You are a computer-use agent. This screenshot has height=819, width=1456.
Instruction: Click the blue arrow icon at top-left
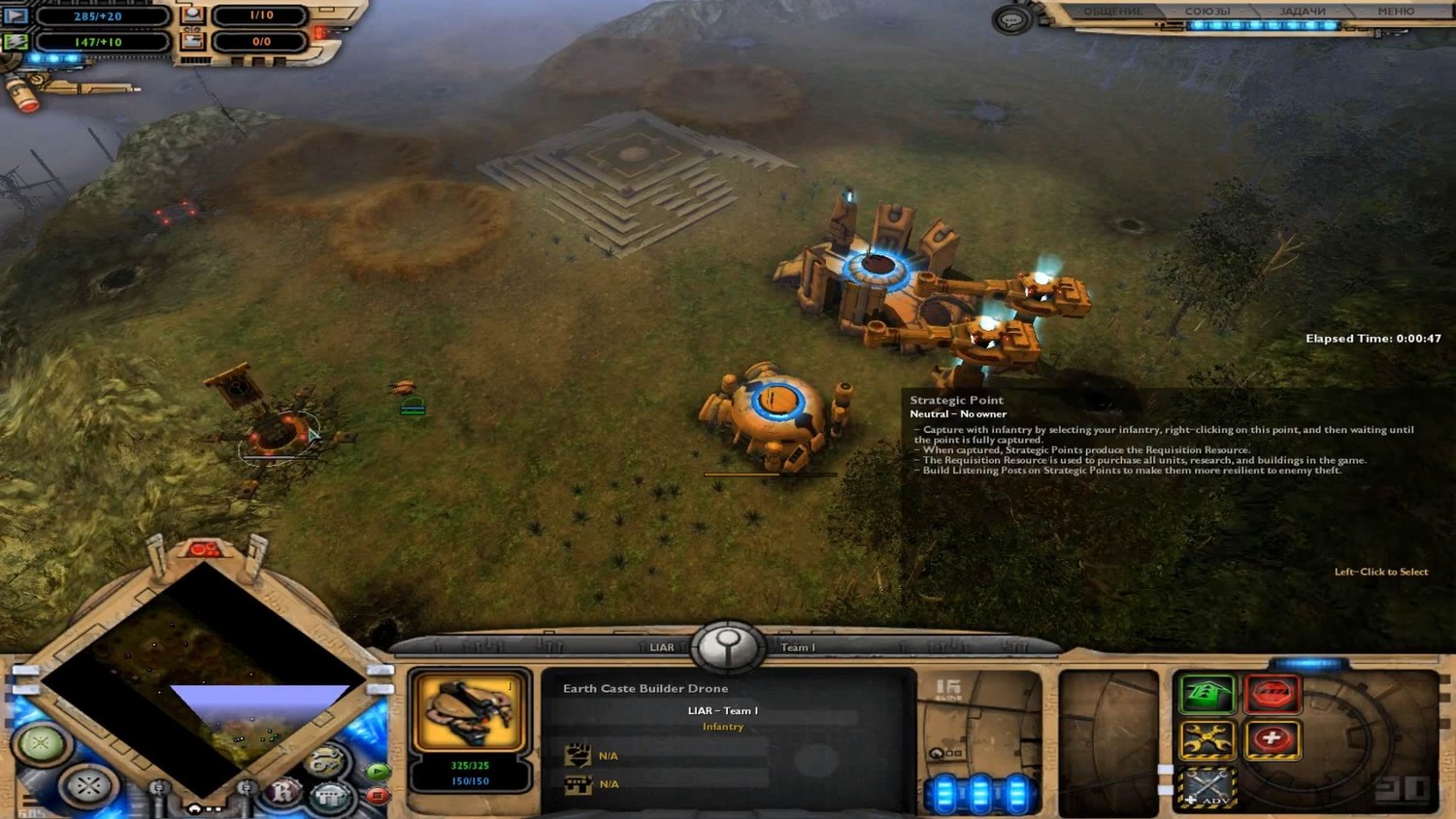[x=16, y=16]
